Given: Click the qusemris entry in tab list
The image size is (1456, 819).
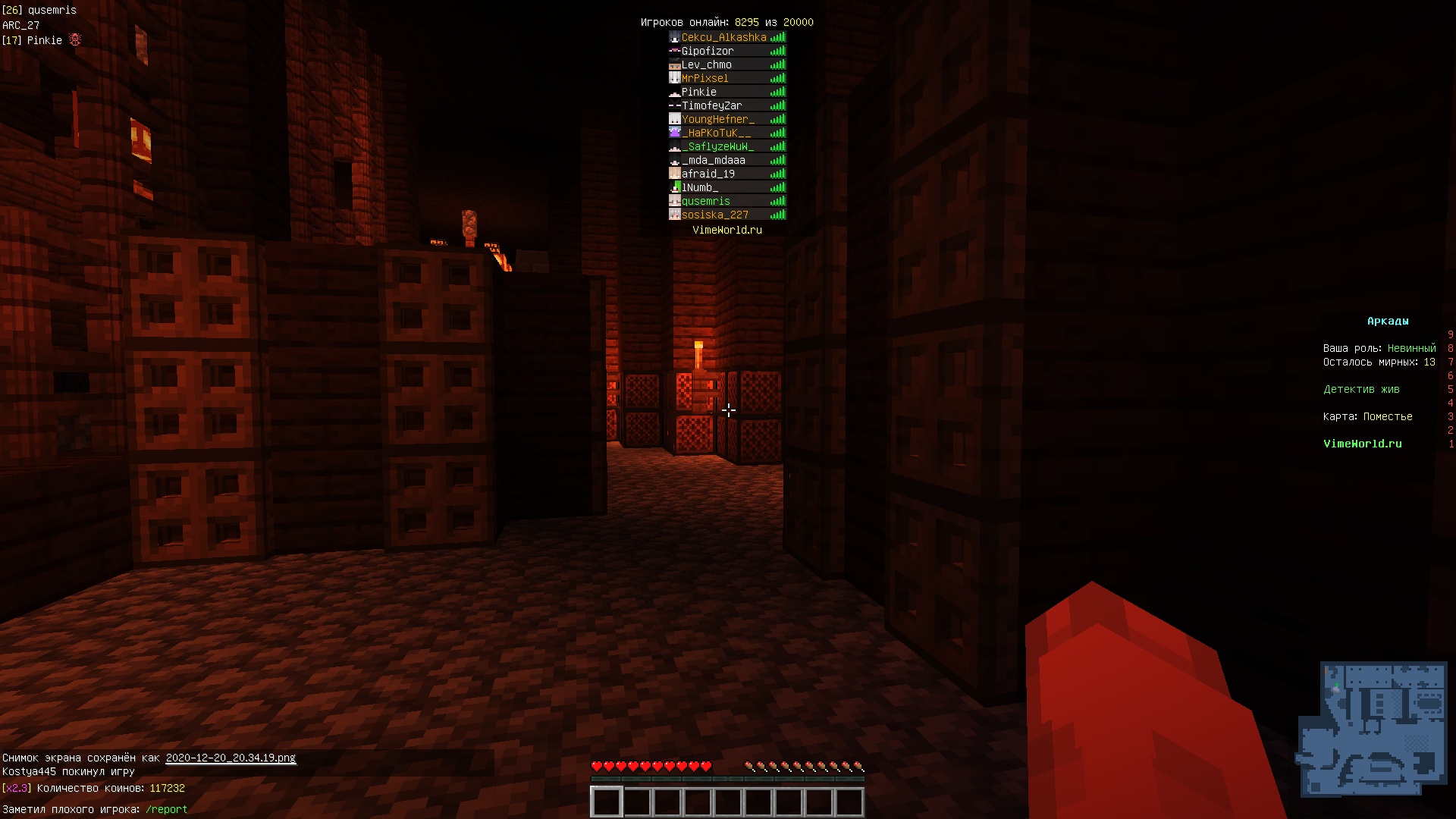Looking at the screenshot, I should pyautogui.click(x=705, y=201).
